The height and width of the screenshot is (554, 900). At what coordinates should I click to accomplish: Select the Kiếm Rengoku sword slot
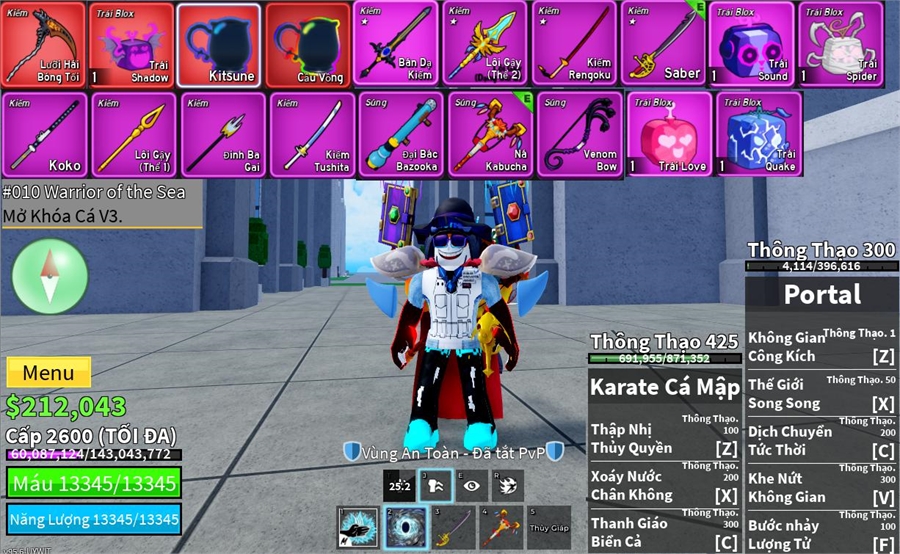coord(574,44)
